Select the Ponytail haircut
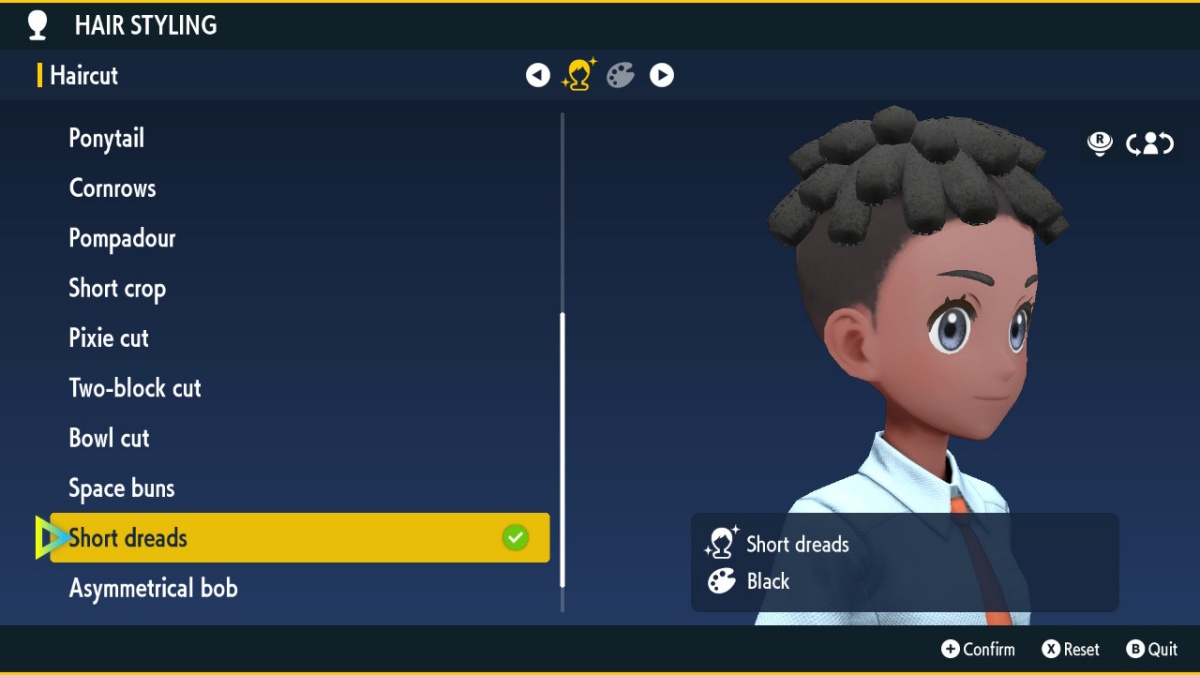The image size is (1200, 675). coord(107,138)
